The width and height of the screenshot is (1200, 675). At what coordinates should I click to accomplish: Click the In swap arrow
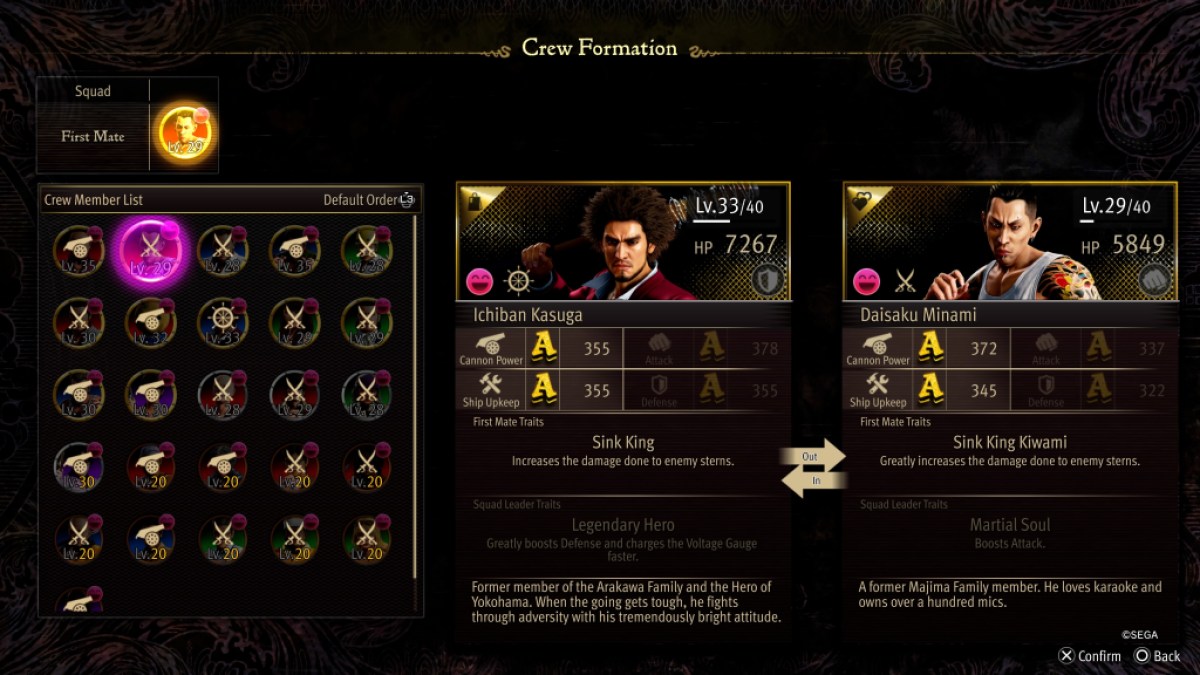[813, 481]
